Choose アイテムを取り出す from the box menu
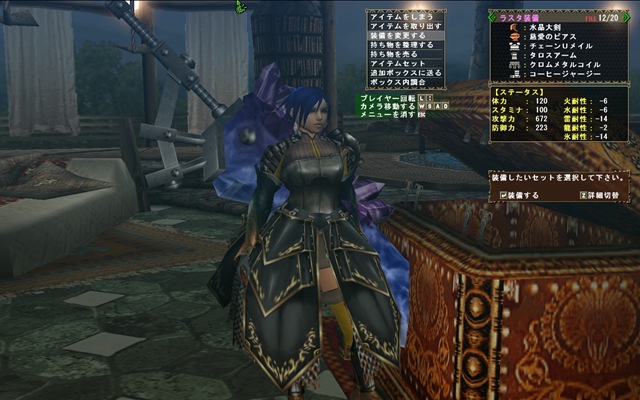 pyautogui.click(x=401, y=25)
